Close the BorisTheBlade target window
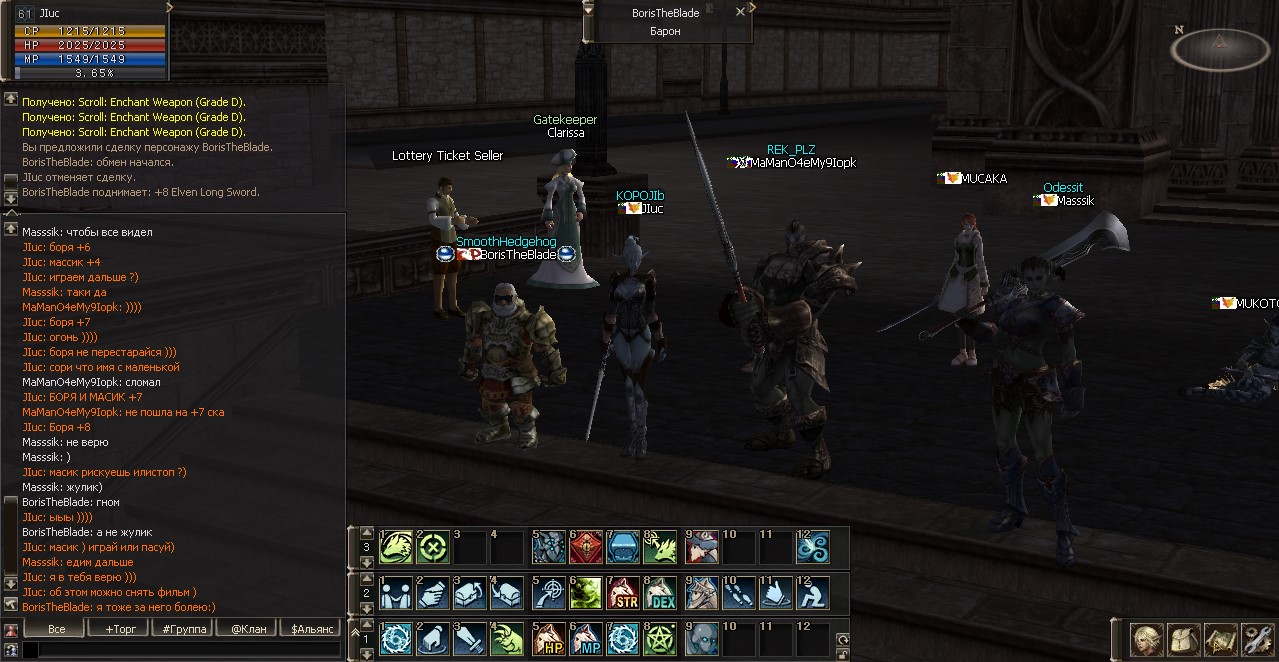The width and height of the screenshot is (1279, 662). point(740,12)
